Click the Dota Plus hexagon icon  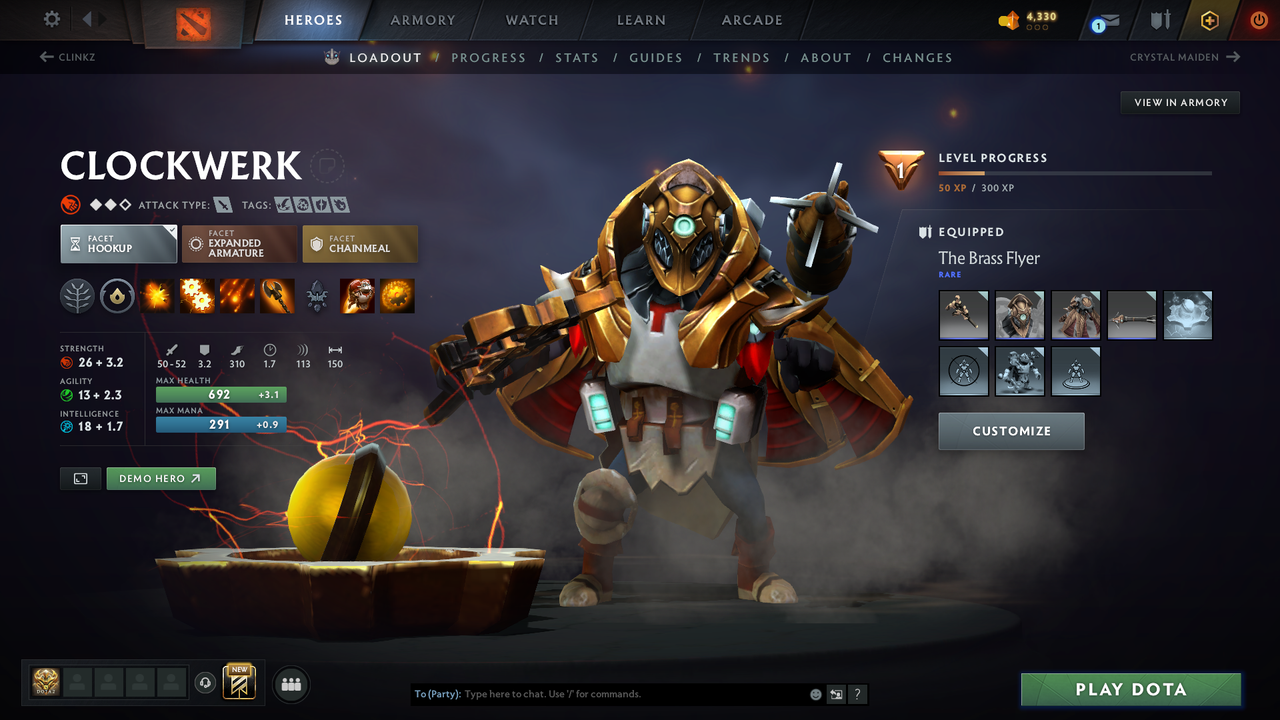click(x=1209, y=20)
